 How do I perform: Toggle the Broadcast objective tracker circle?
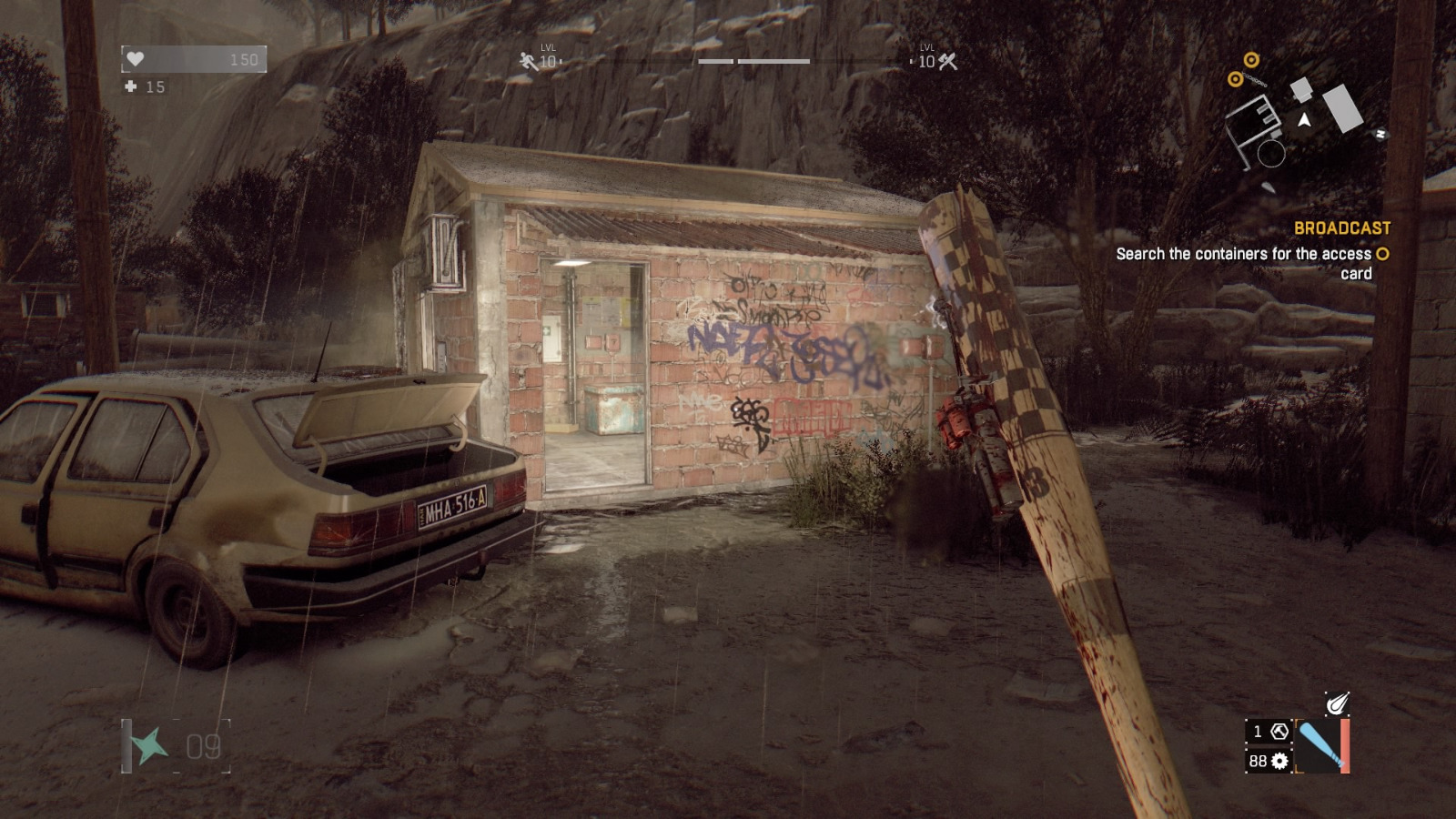pyautogui.click(x=1382, y=254)
